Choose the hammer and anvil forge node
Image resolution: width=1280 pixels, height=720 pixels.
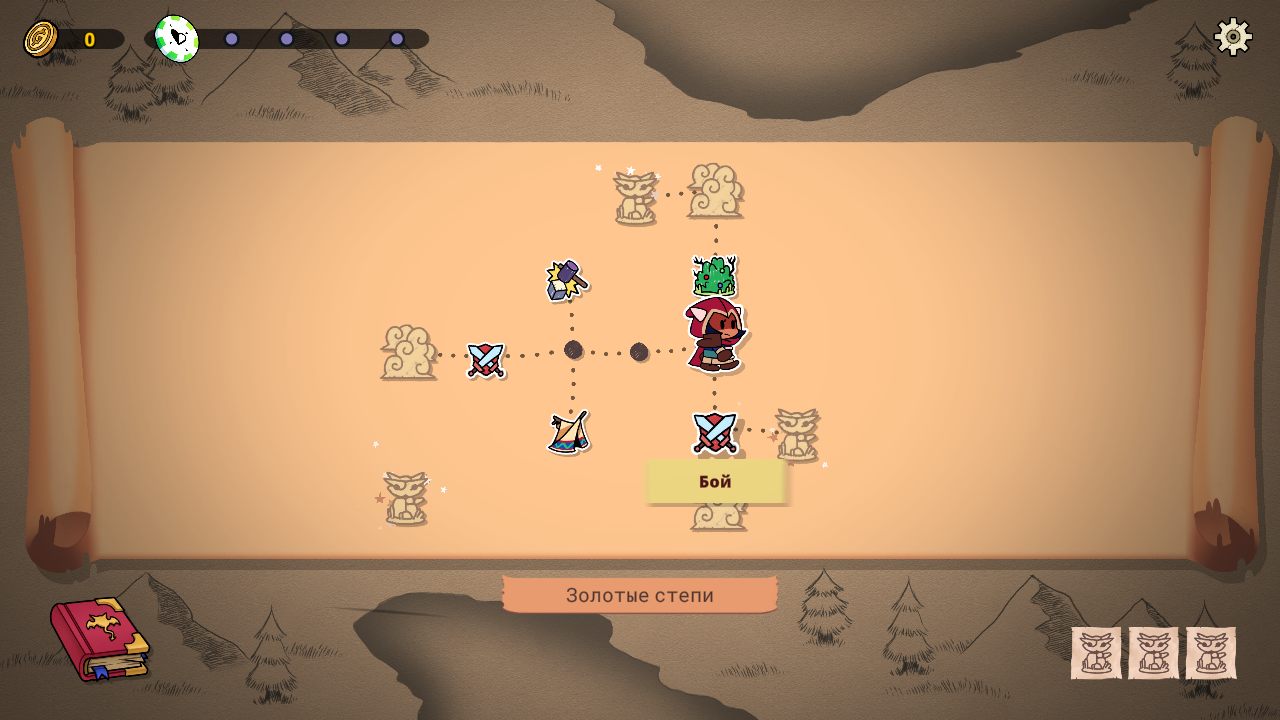[567, 280]
